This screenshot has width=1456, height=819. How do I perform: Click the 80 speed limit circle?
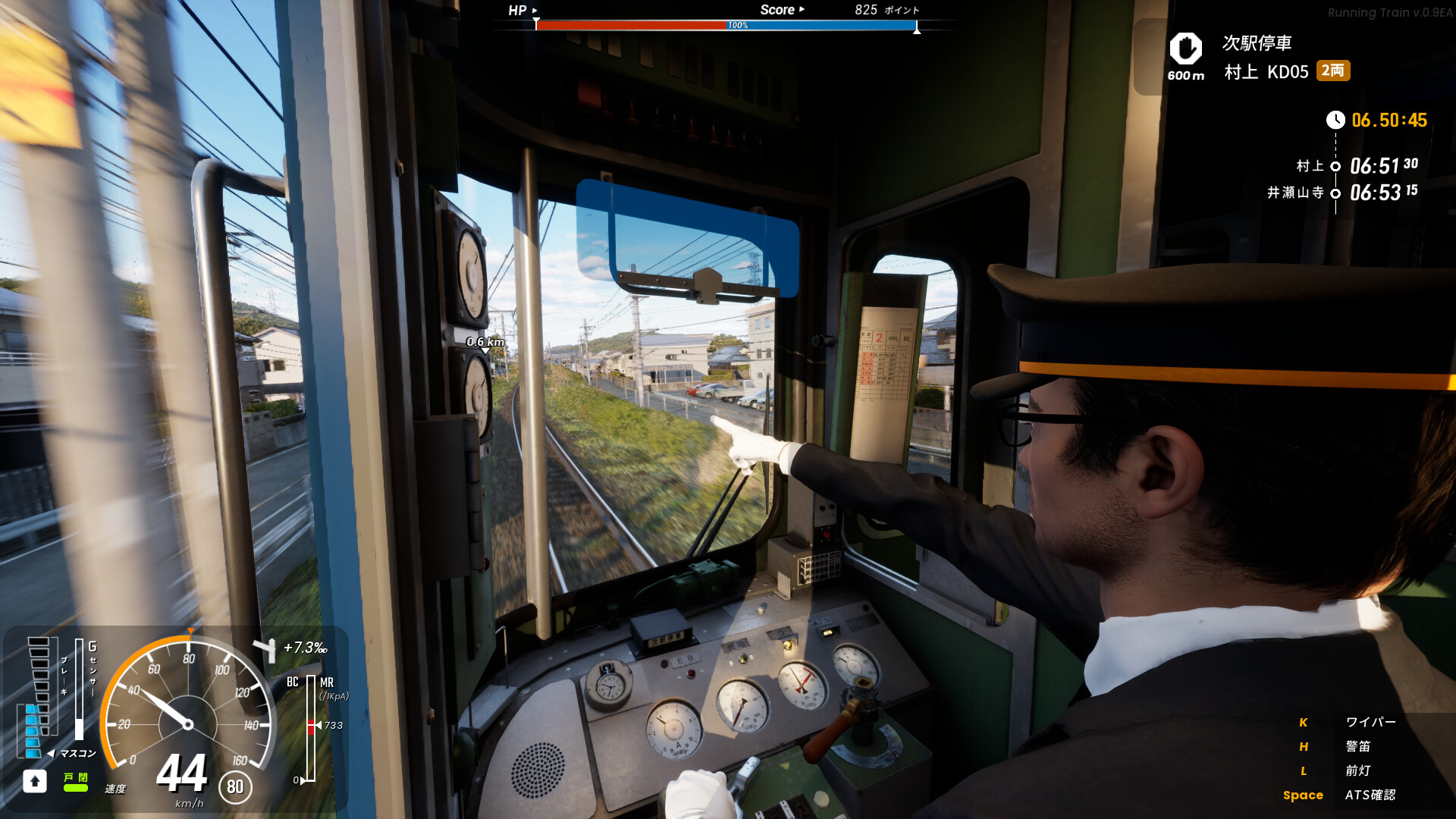pos(235,787)
